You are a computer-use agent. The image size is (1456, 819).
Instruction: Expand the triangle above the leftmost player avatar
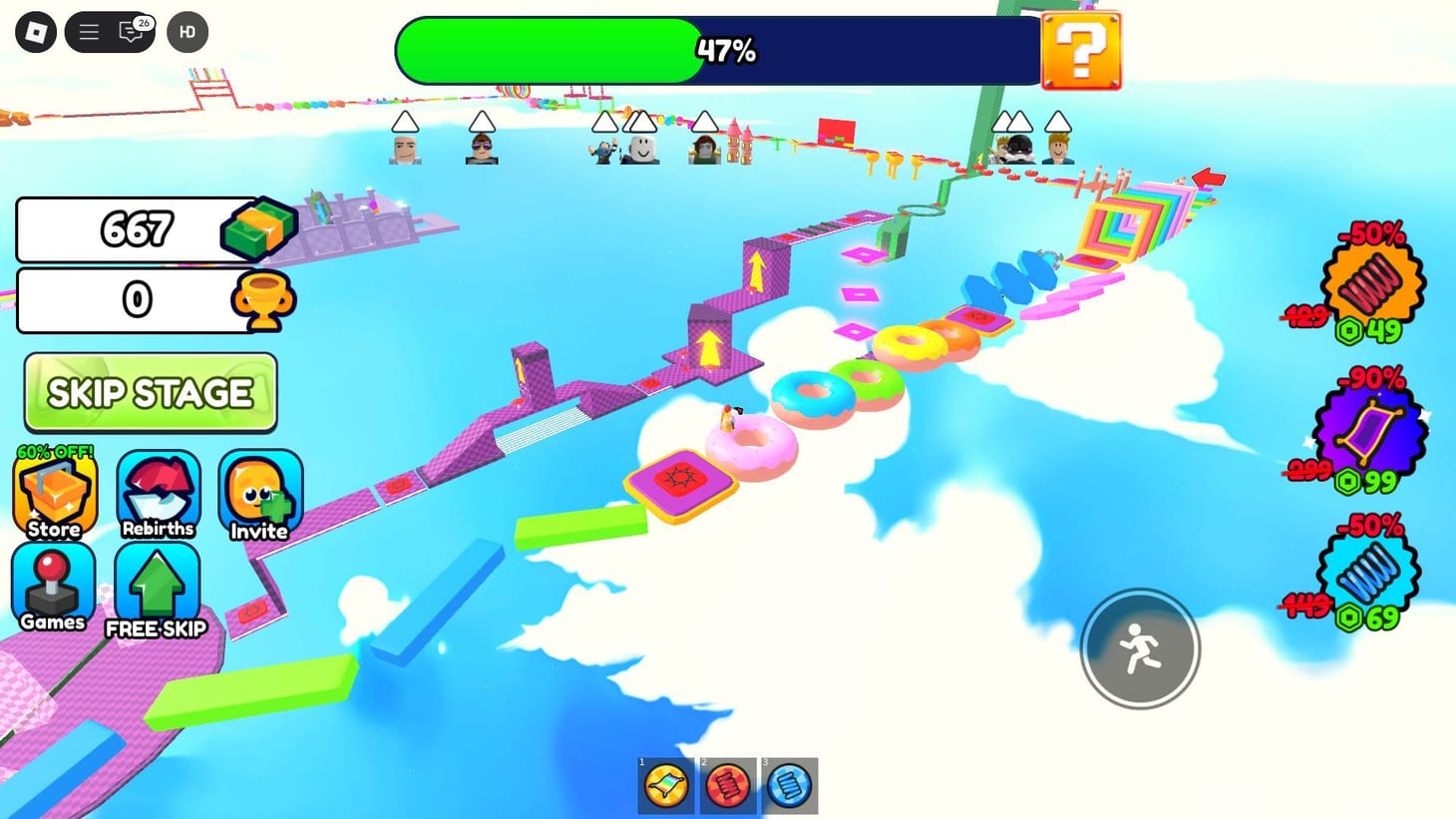[403, 121]
